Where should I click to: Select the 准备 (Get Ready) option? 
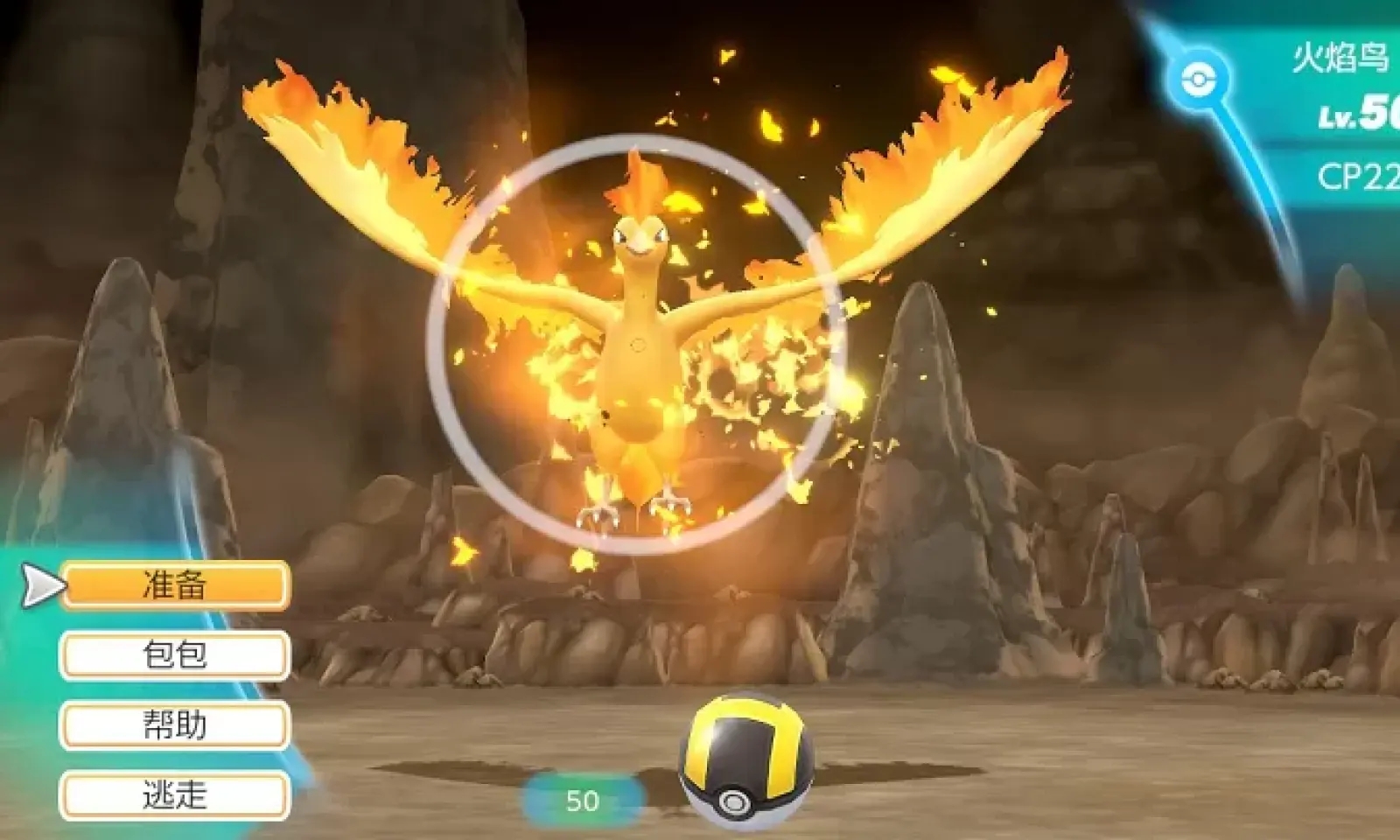click(x=175, y=584)
